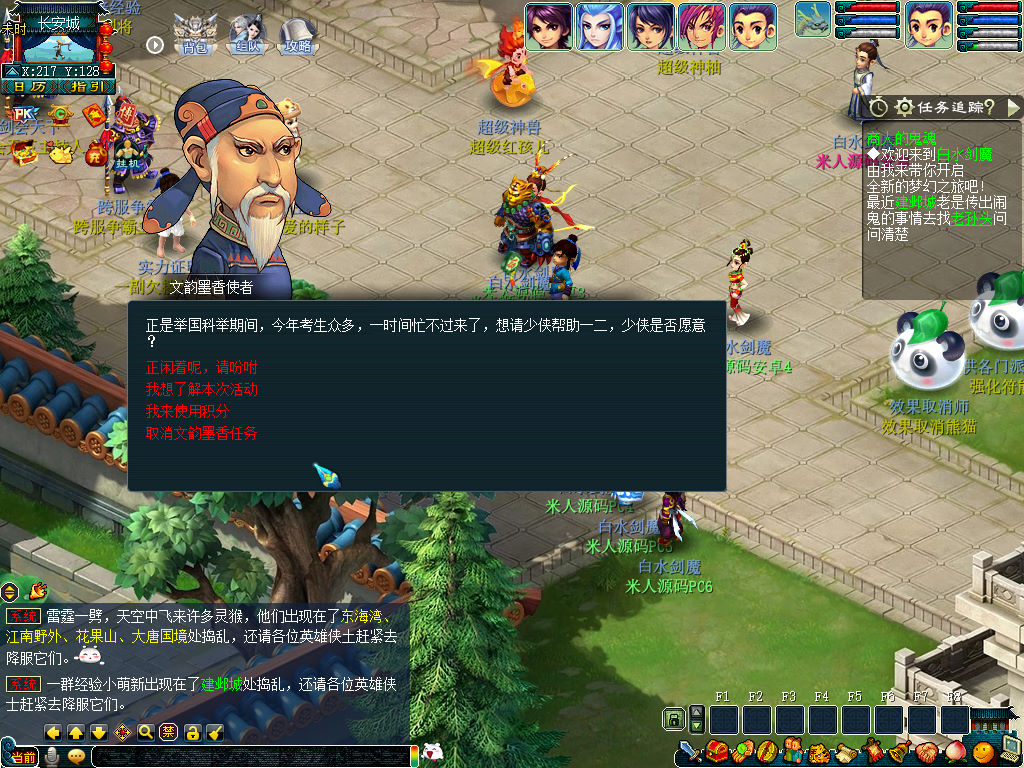Open the 攻略 guide icon
Image resolution: width=1024 pixels, height=768 pixels.
(298, 34)
